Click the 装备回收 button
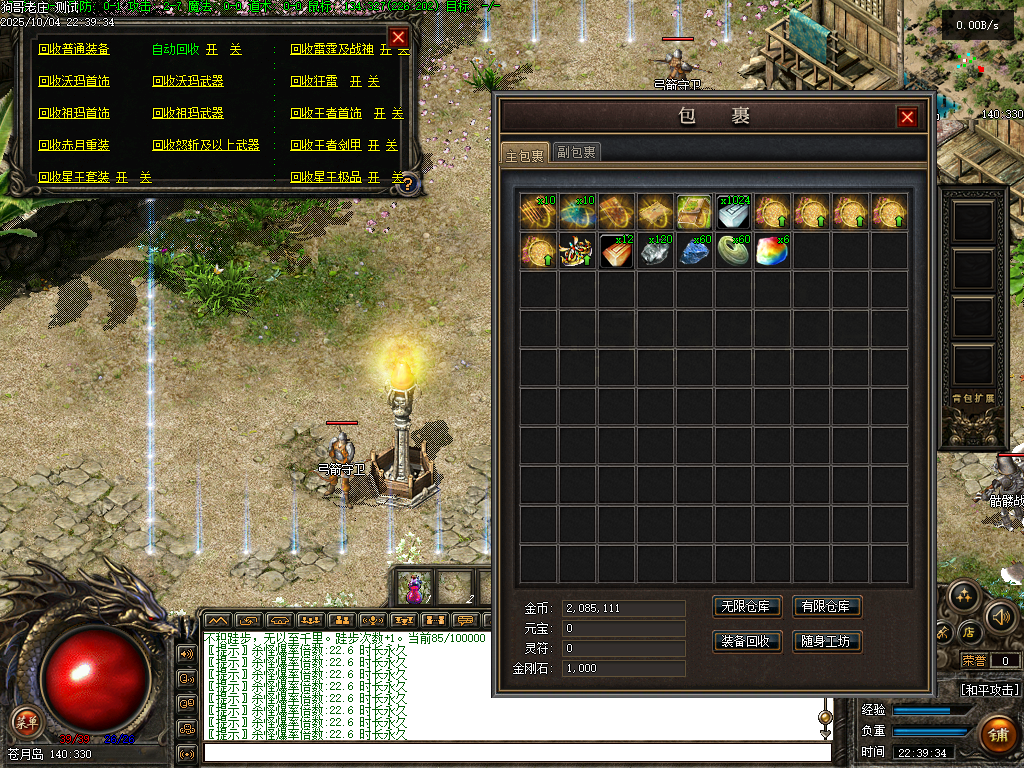The image size is (1024, 768). [746, 641]
